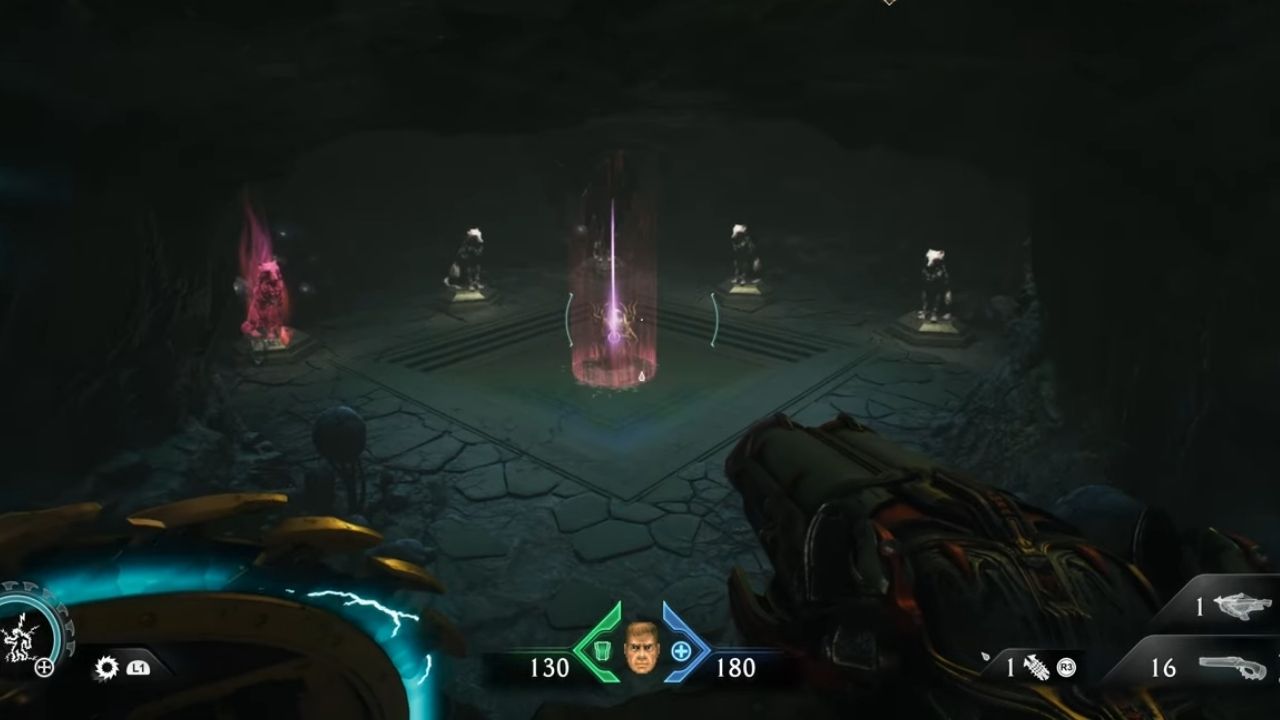Select the combat shotgun weapon icon

tap(1231, 666)
